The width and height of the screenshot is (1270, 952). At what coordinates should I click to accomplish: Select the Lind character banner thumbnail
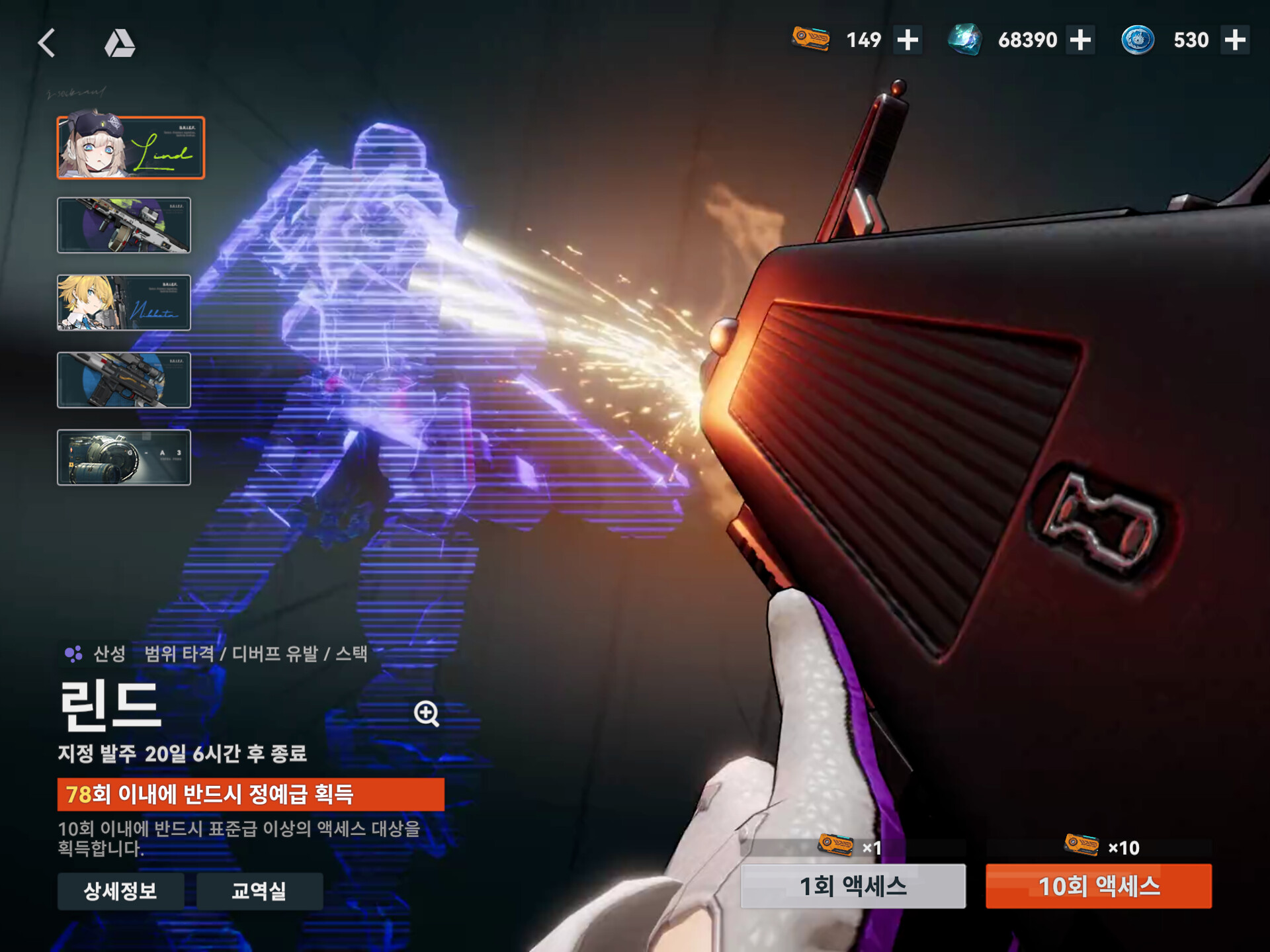pos(131,148)
